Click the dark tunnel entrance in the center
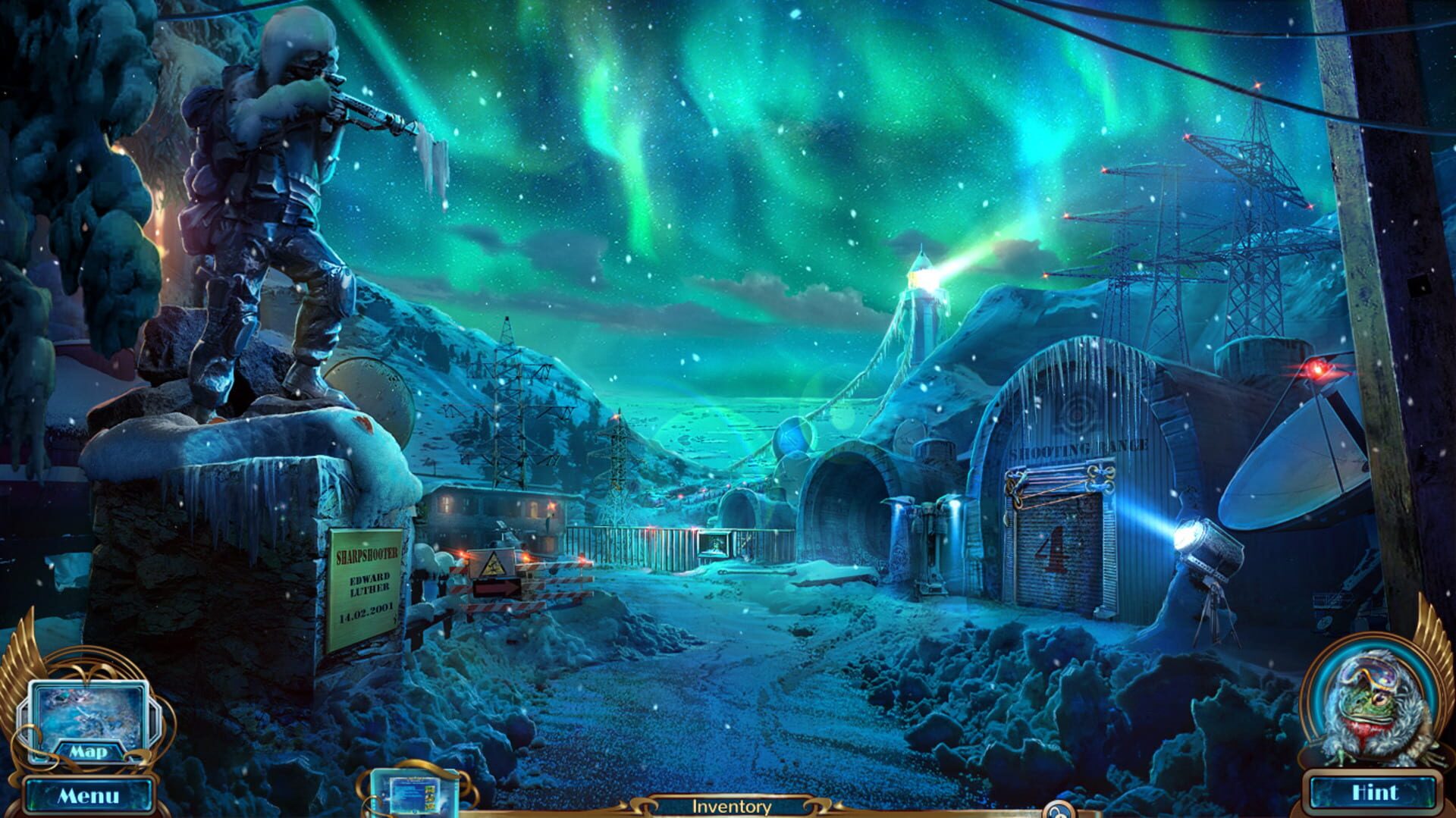Screen dimensions: 1456x818 842,516
